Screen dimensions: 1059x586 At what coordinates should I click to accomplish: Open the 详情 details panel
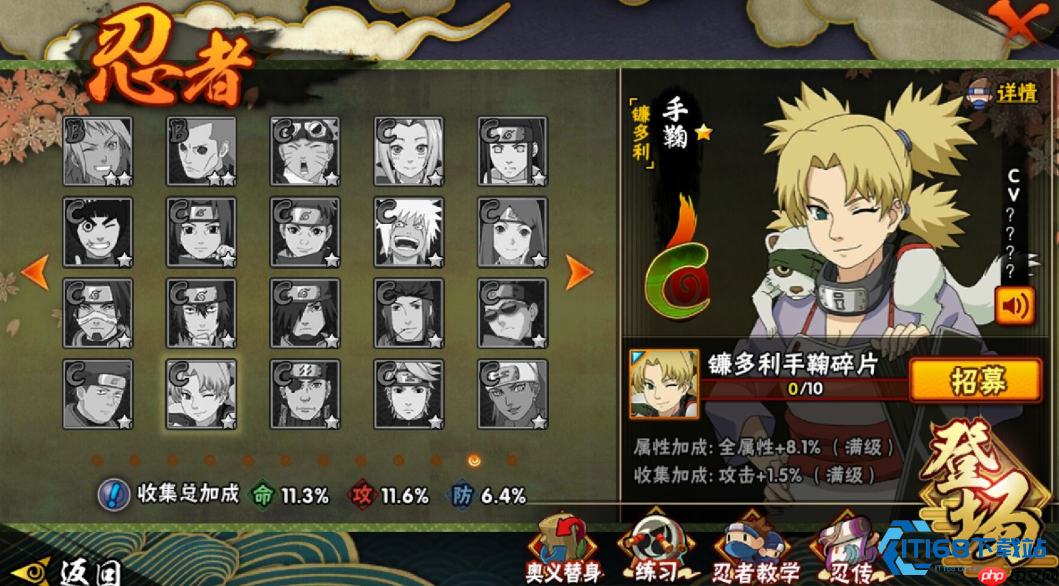[x=1003, y=93]
